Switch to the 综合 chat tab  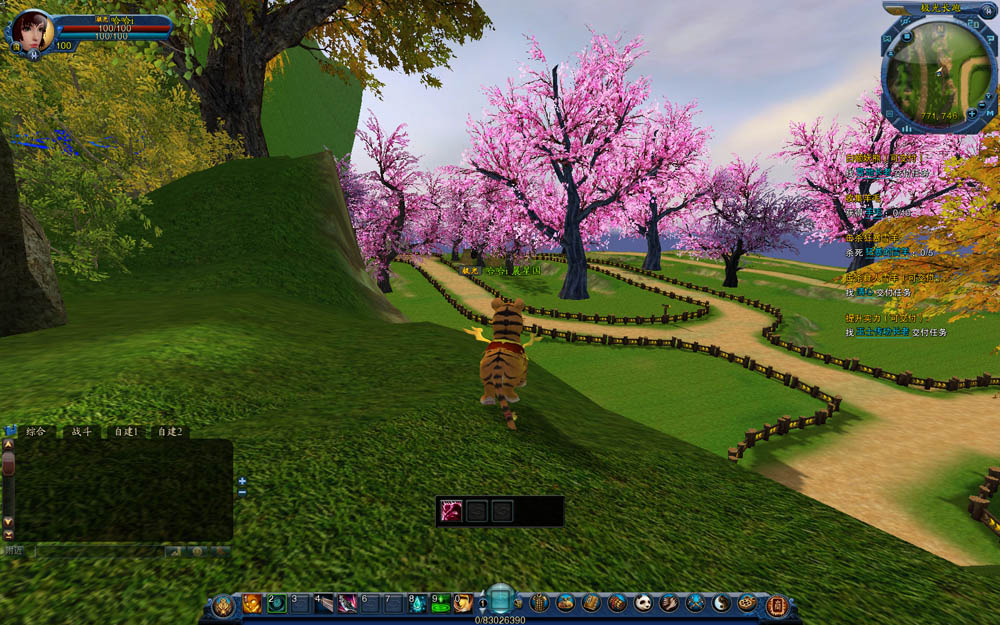click(36, 431)
